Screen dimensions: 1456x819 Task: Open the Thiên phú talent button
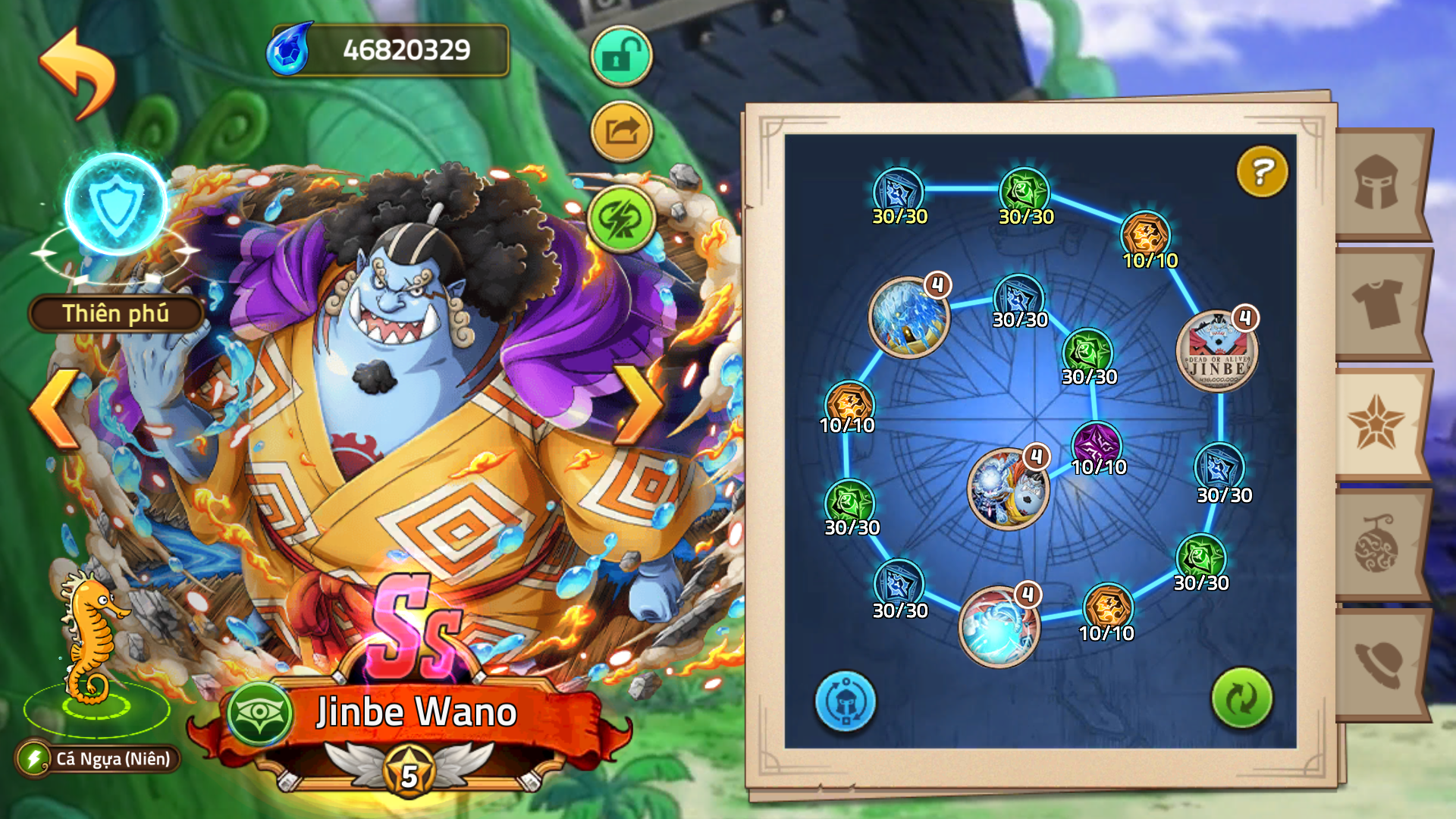click(x=116, y=314)
